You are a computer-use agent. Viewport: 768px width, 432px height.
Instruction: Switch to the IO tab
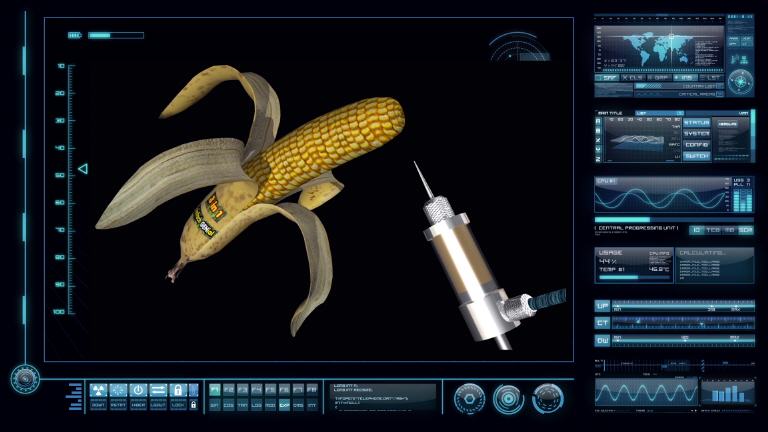pos(697,230)
